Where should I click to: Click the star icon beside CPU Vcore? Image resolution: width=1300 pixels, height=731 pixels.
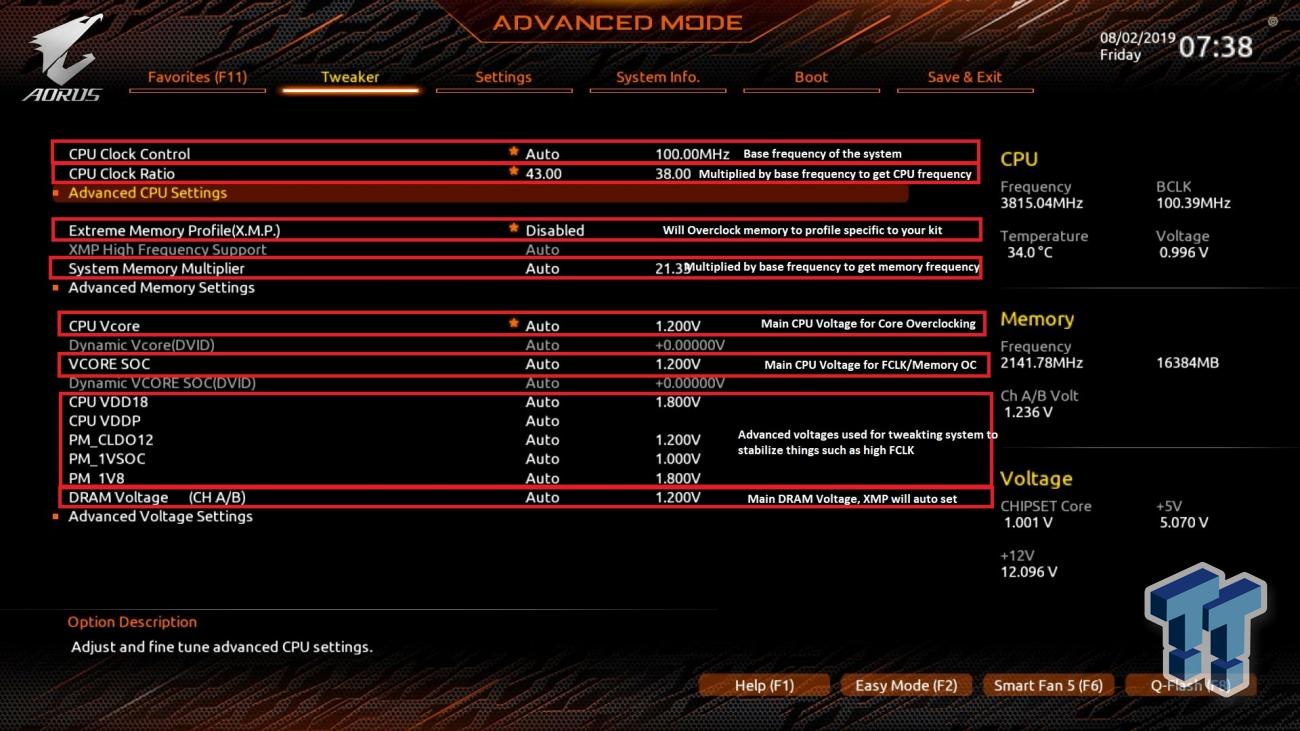(513, 324)
